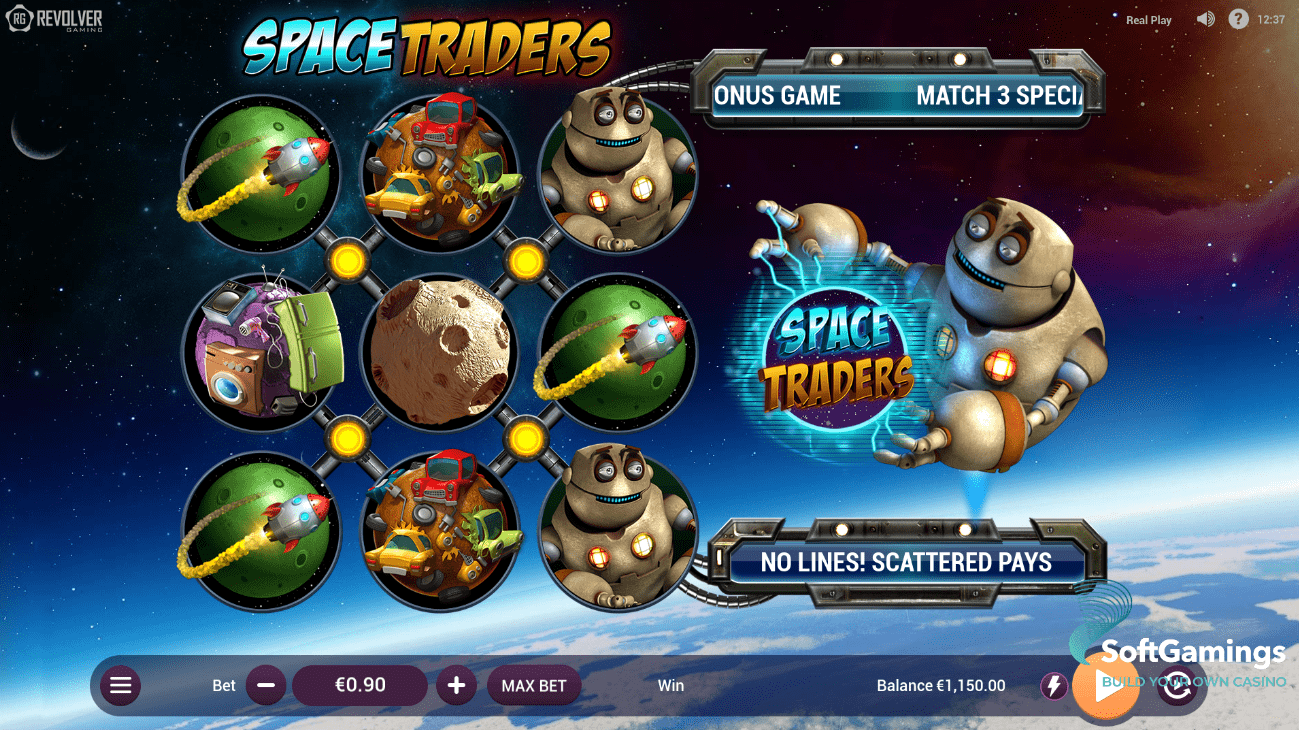This screenshot has width=1299, height=730.
Task: Open help using the question mark icon
Action: tap(1238, 19)
